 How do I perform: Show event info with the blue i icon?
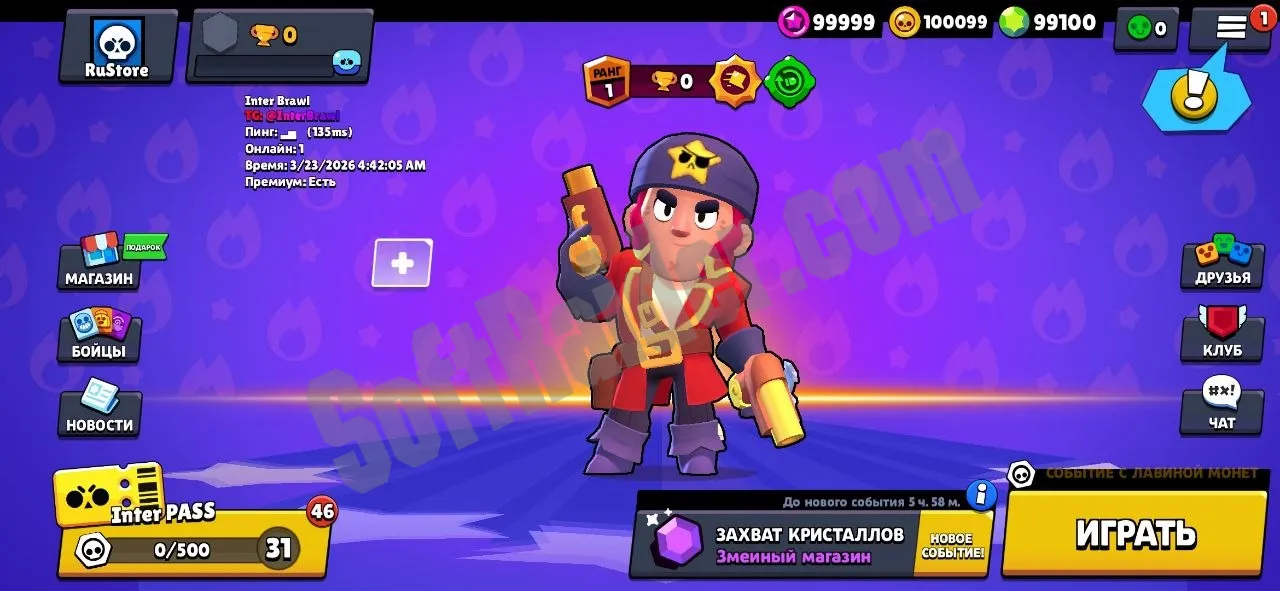(x=982, y=494)
